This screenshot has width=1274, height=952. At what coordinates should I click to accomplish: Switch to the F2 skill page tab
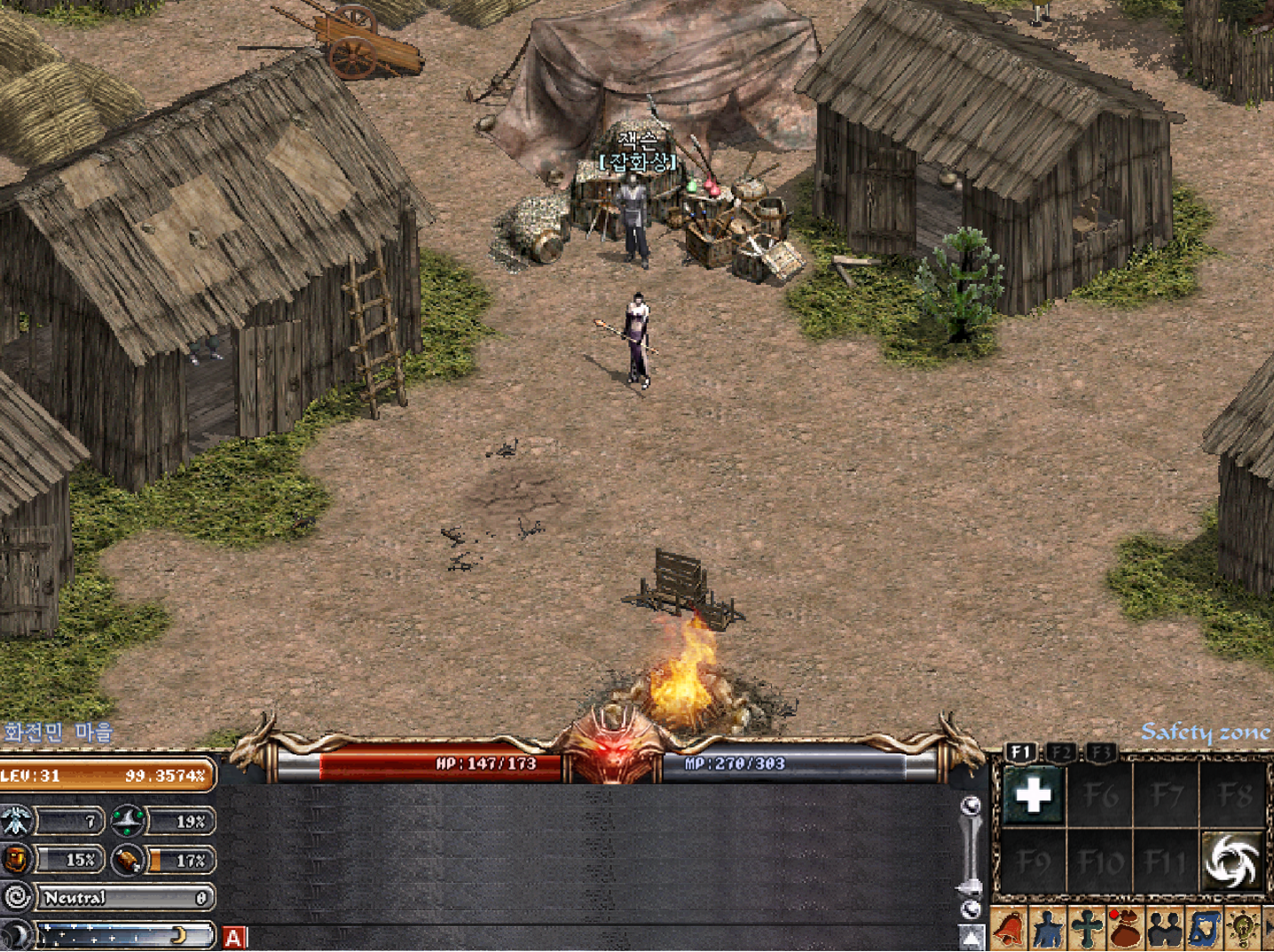pos(1061,752)
